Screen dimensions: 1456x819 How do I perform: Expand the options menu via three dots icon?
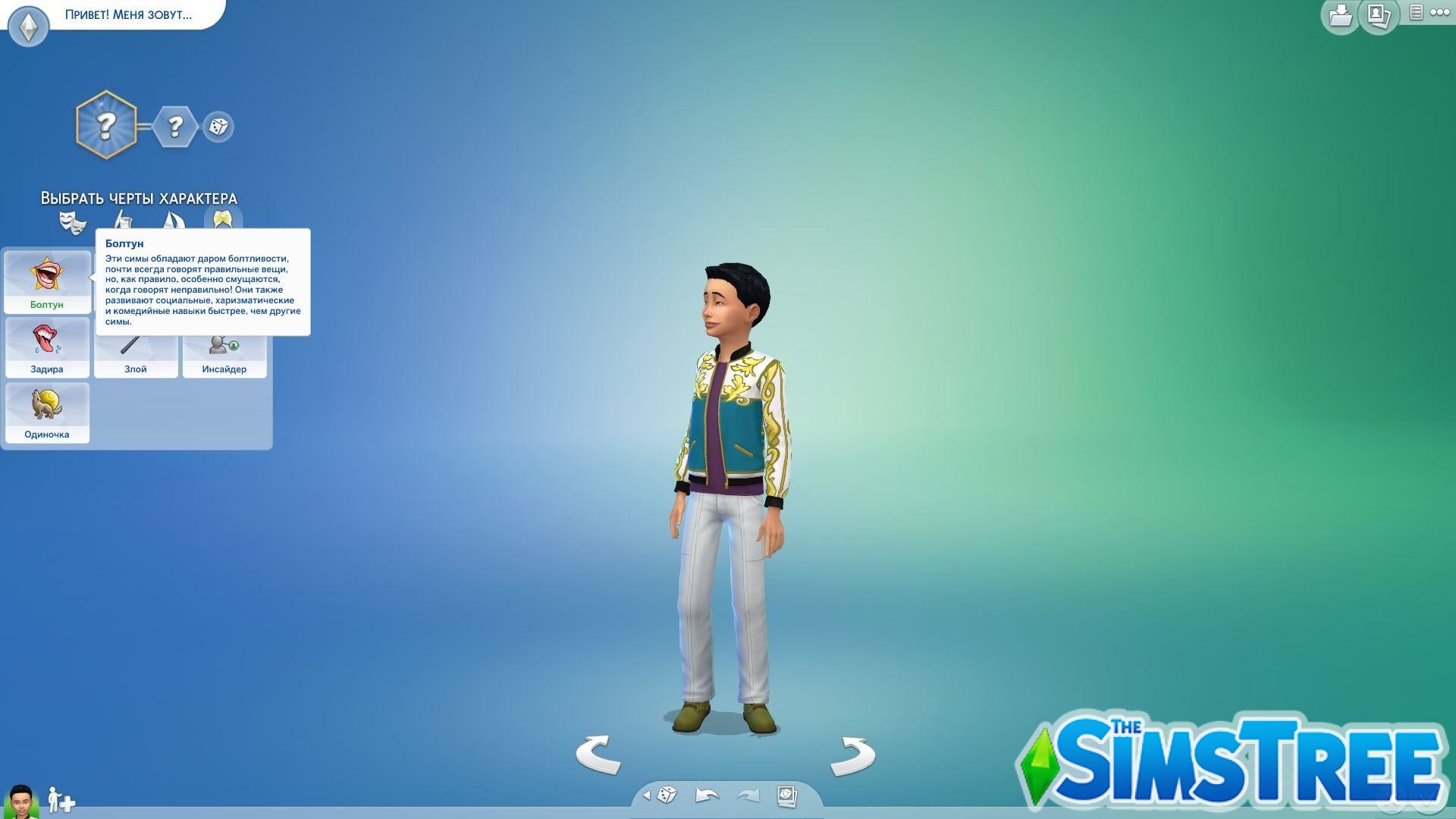(1440, 14)
